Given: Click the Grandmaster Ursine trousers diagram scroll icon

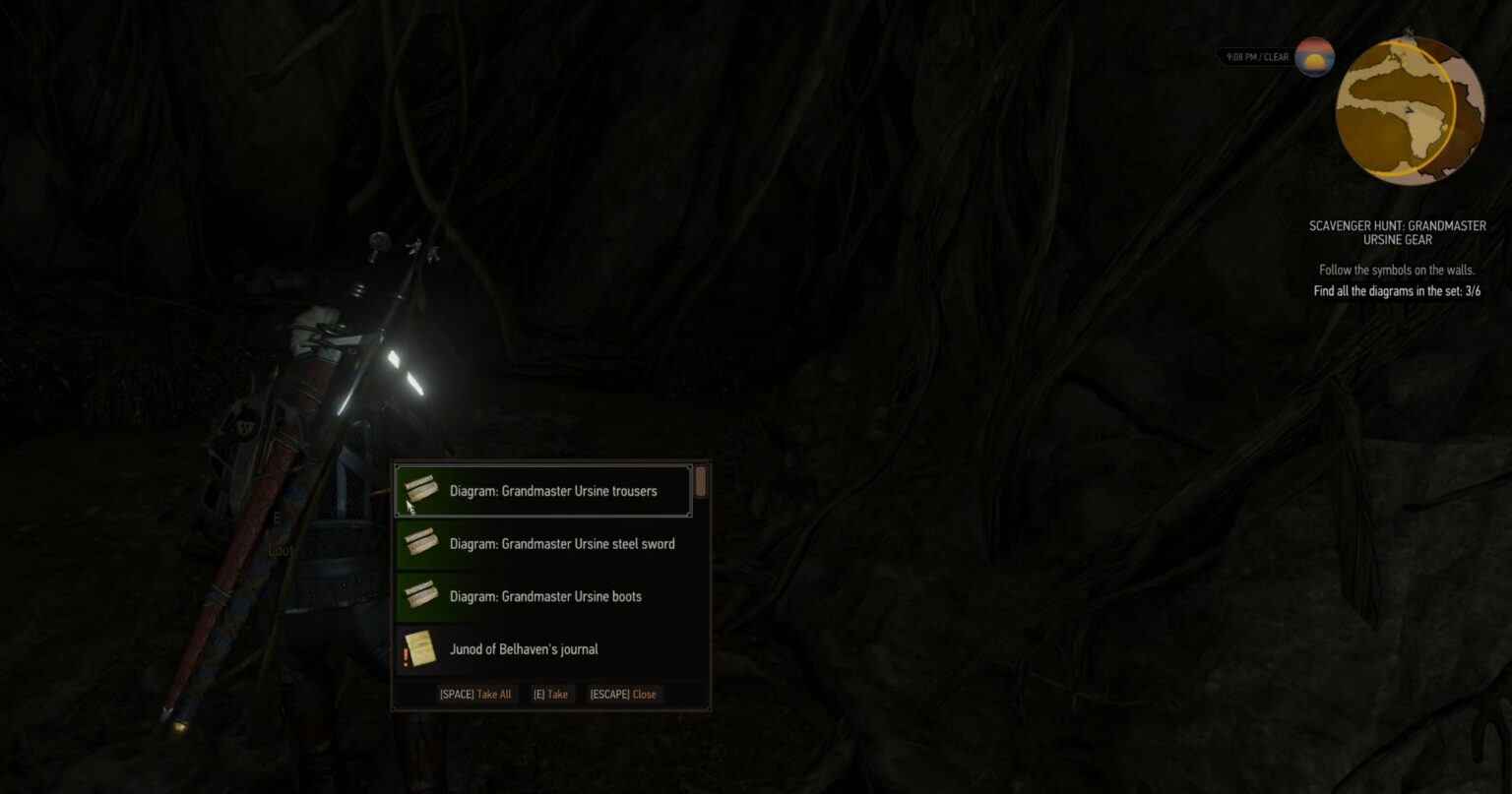Looking at the screenshot, I should (418, 490).
